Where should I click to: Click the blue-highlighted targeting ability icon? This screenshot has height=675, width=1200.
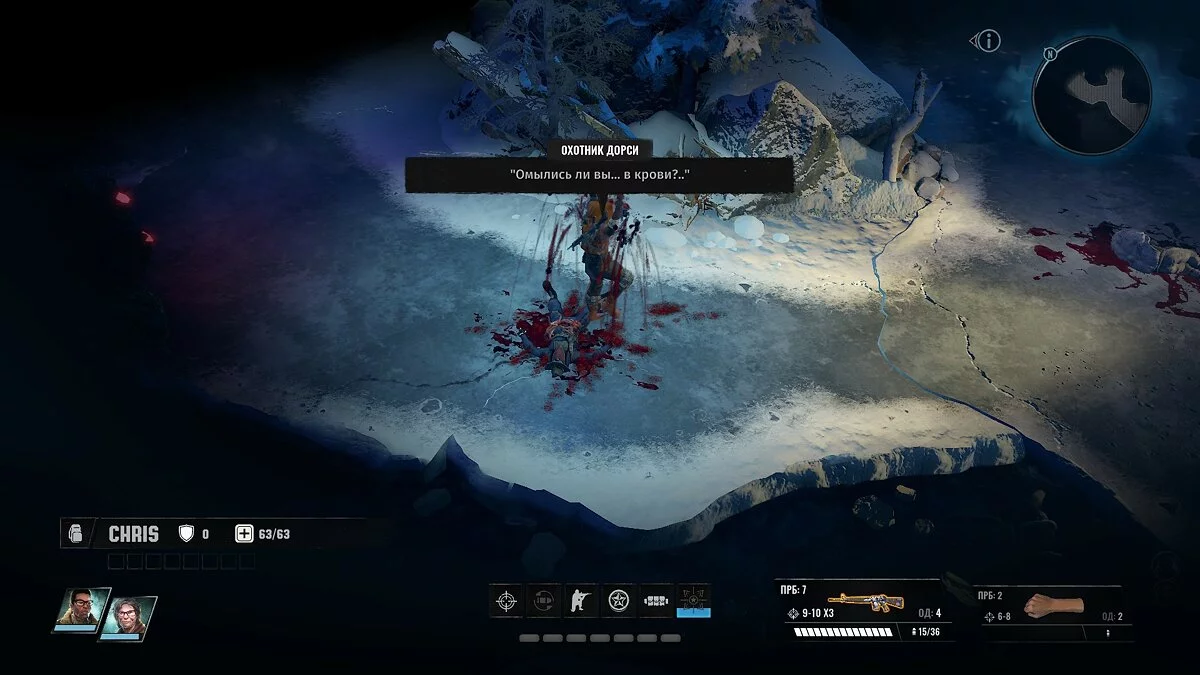click(694, 601)
